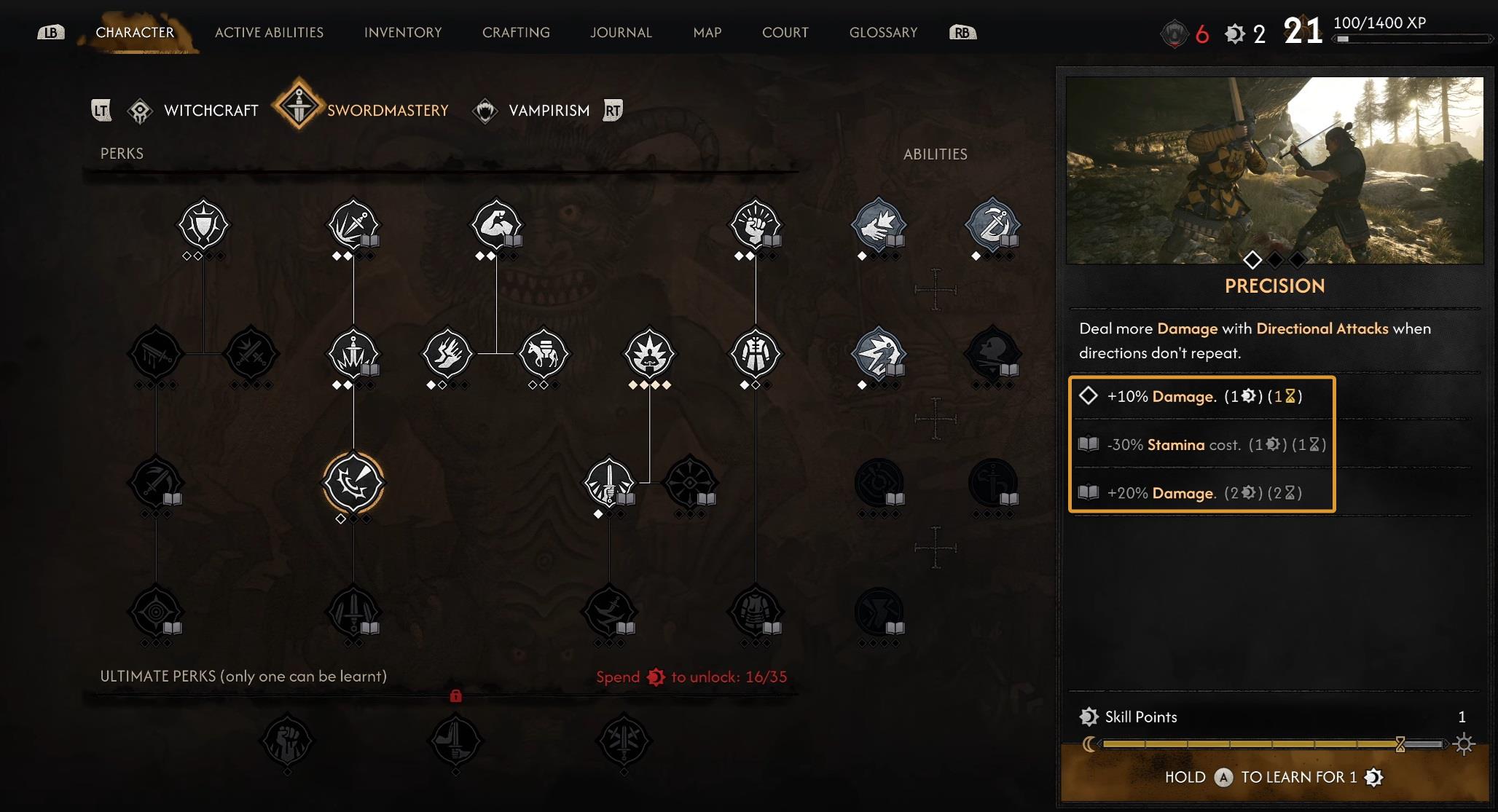Select the Witchcraft skill tree

pos(210,111)
